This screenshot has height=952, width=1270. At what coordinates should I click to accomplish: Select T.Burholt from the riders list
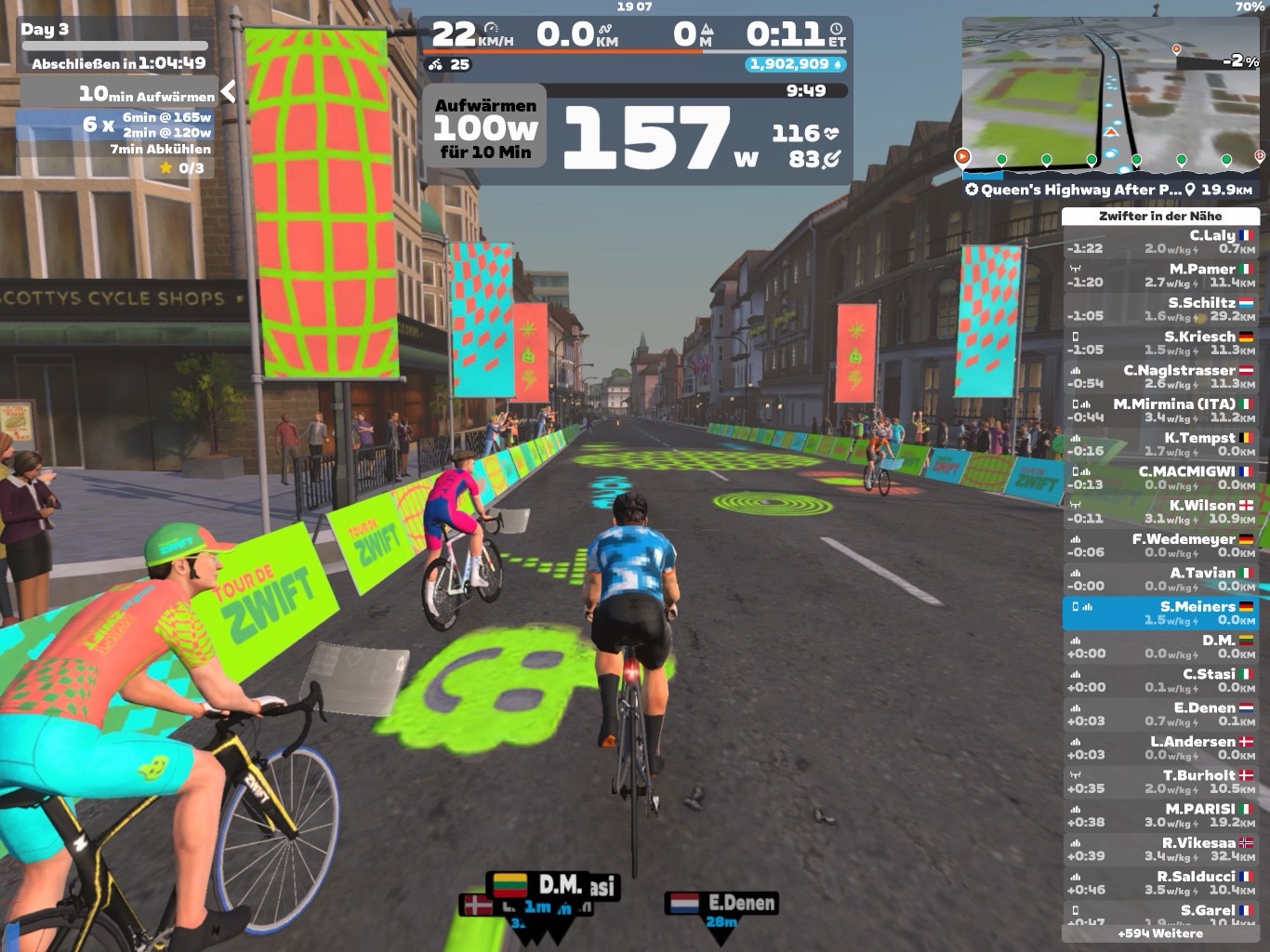point(1160,781)
